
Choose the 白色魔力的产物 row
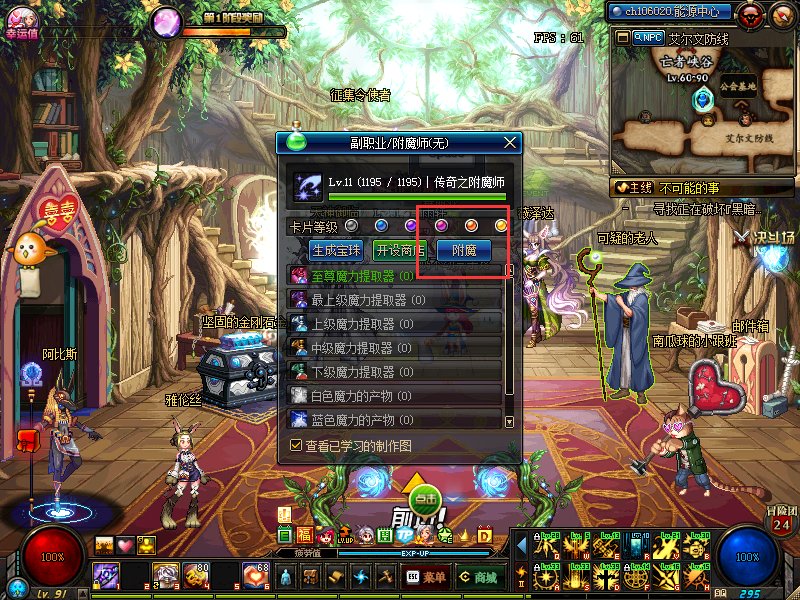pos(395,396)
